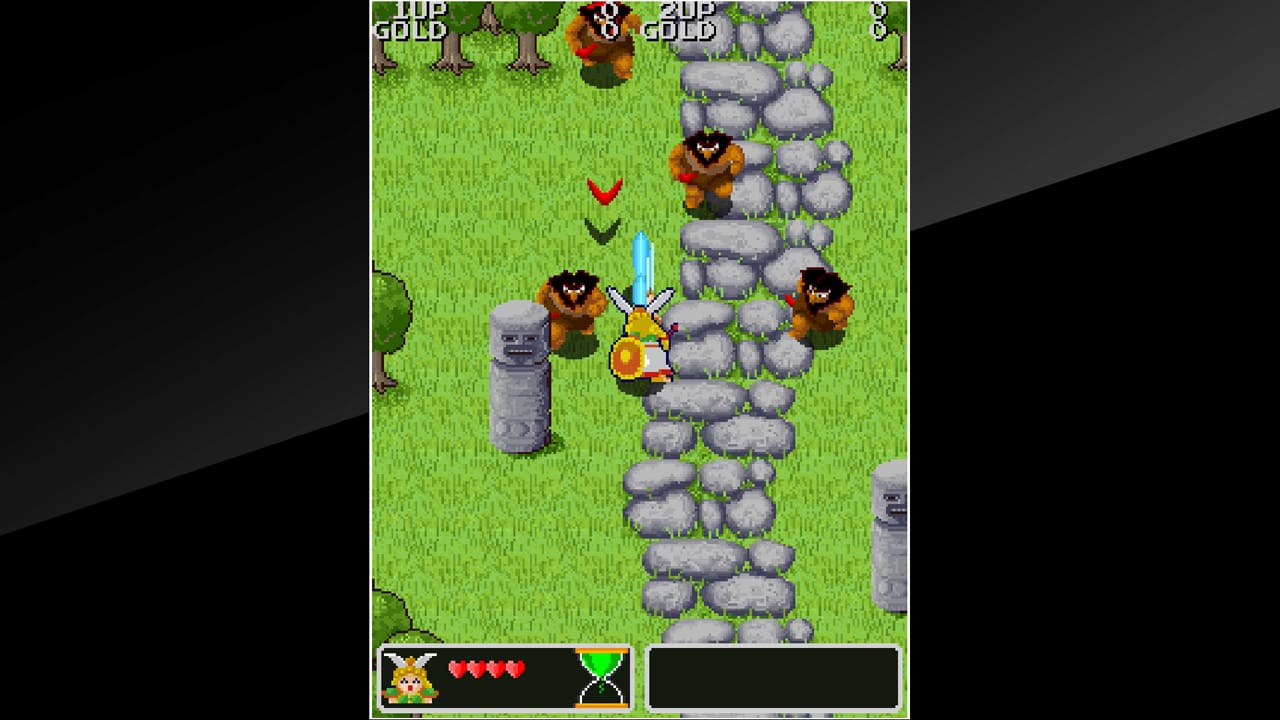Click the moai statue at the right edge
The width and height of the screenshot is (1280, 720).
(x=890, y=540)
